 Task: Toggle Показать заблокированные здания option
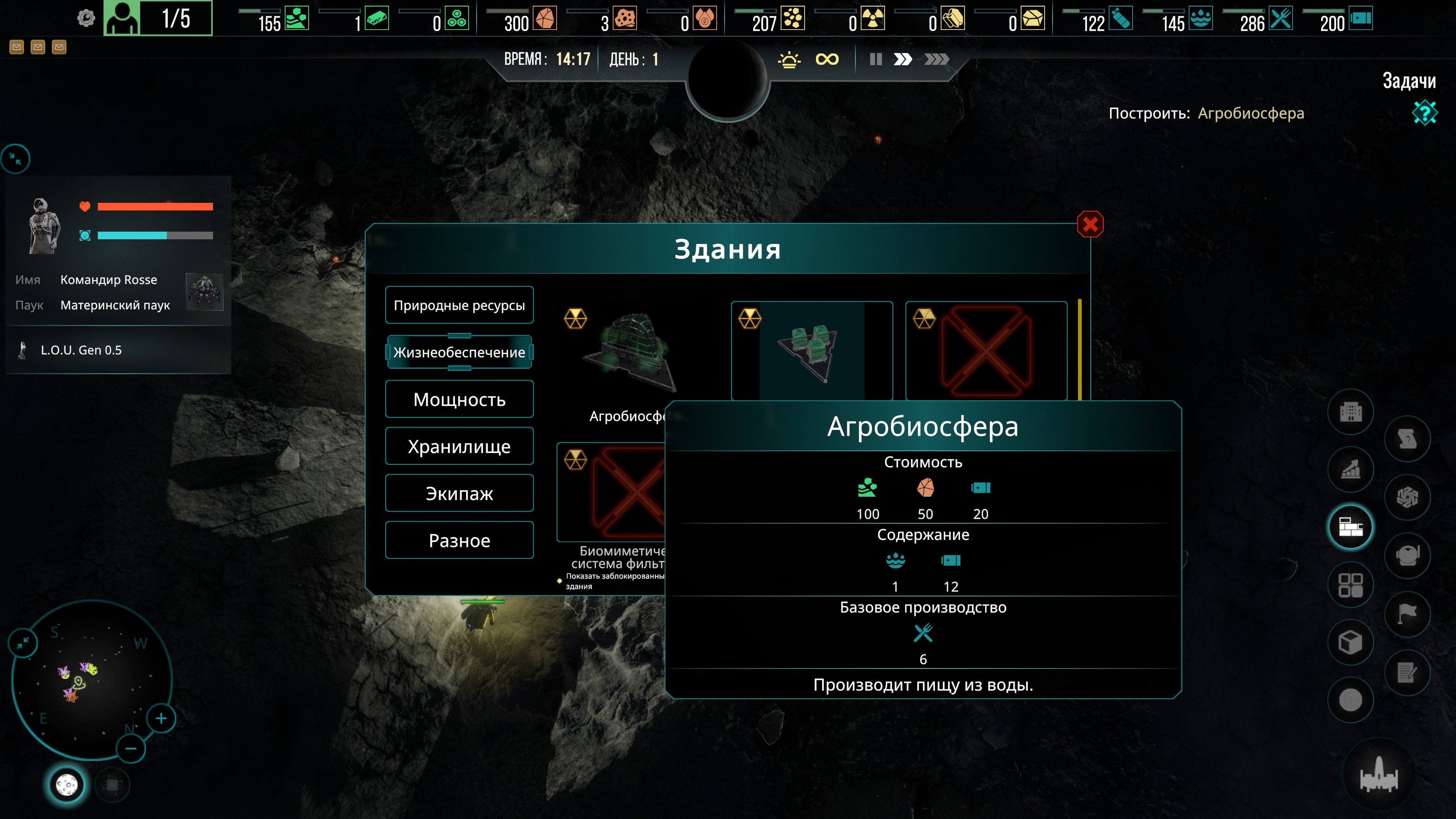coord(560,581)
